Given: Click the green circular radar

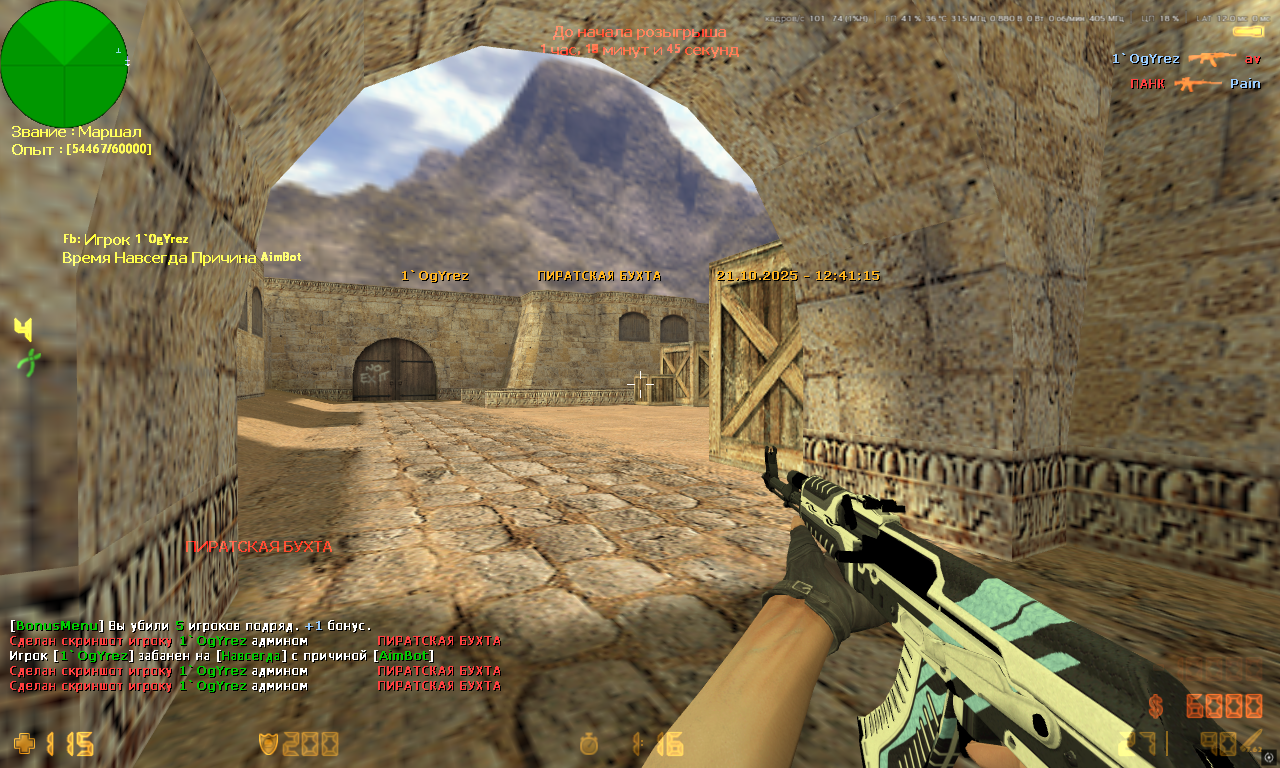Looking at the screenshot, I should click(x=64, y=63).
